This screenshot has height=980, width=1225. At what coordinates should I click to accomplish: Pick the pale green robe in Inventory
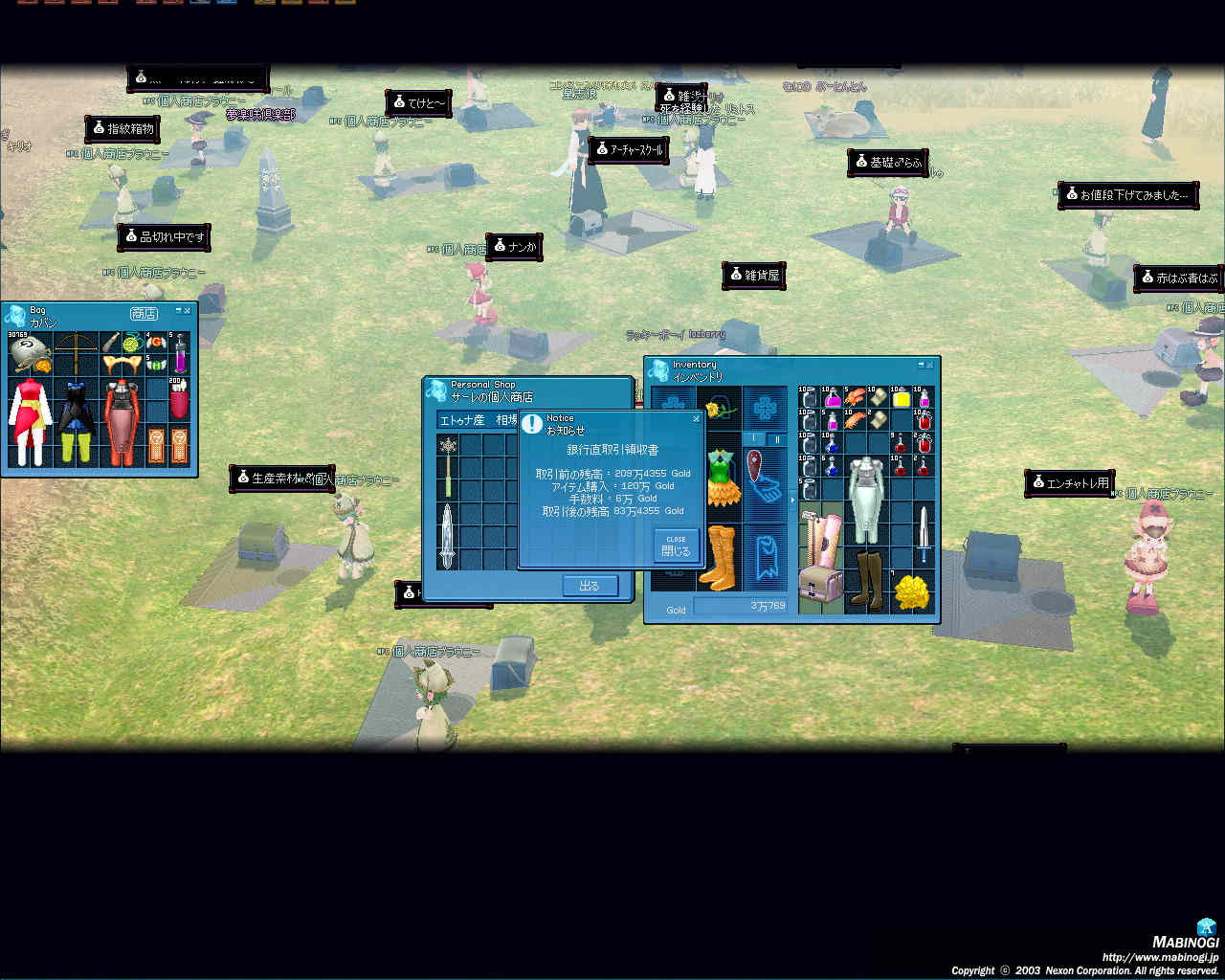pyautogui.click(x=867, y=498)
